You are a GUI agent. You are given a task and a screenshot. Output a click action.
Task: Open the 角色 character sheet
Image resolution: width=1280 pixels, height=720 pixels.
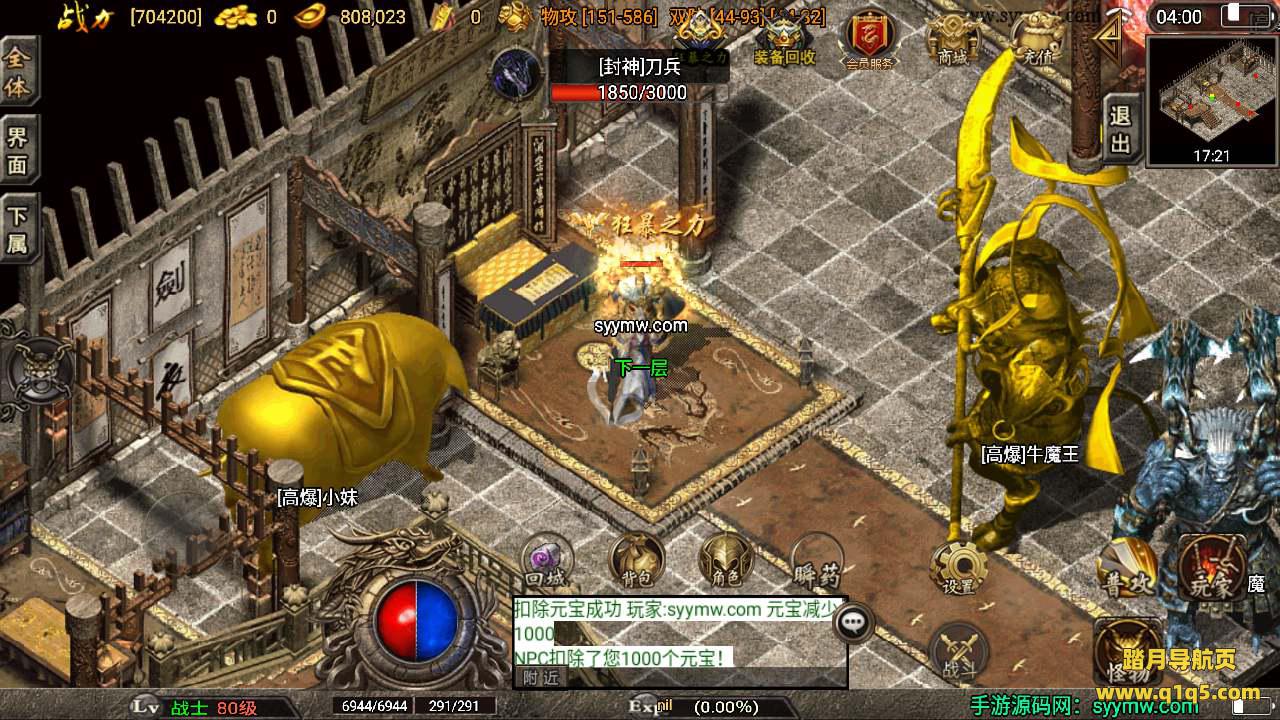726,560
